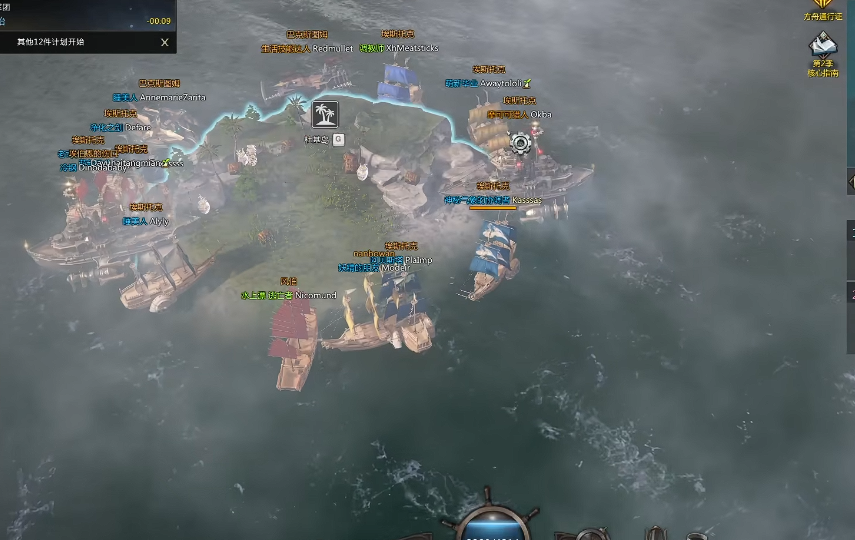Open the Ark Pass (方舟通行证) icon
The width and height of the screenshot is (855, 540).
(823, 9)
